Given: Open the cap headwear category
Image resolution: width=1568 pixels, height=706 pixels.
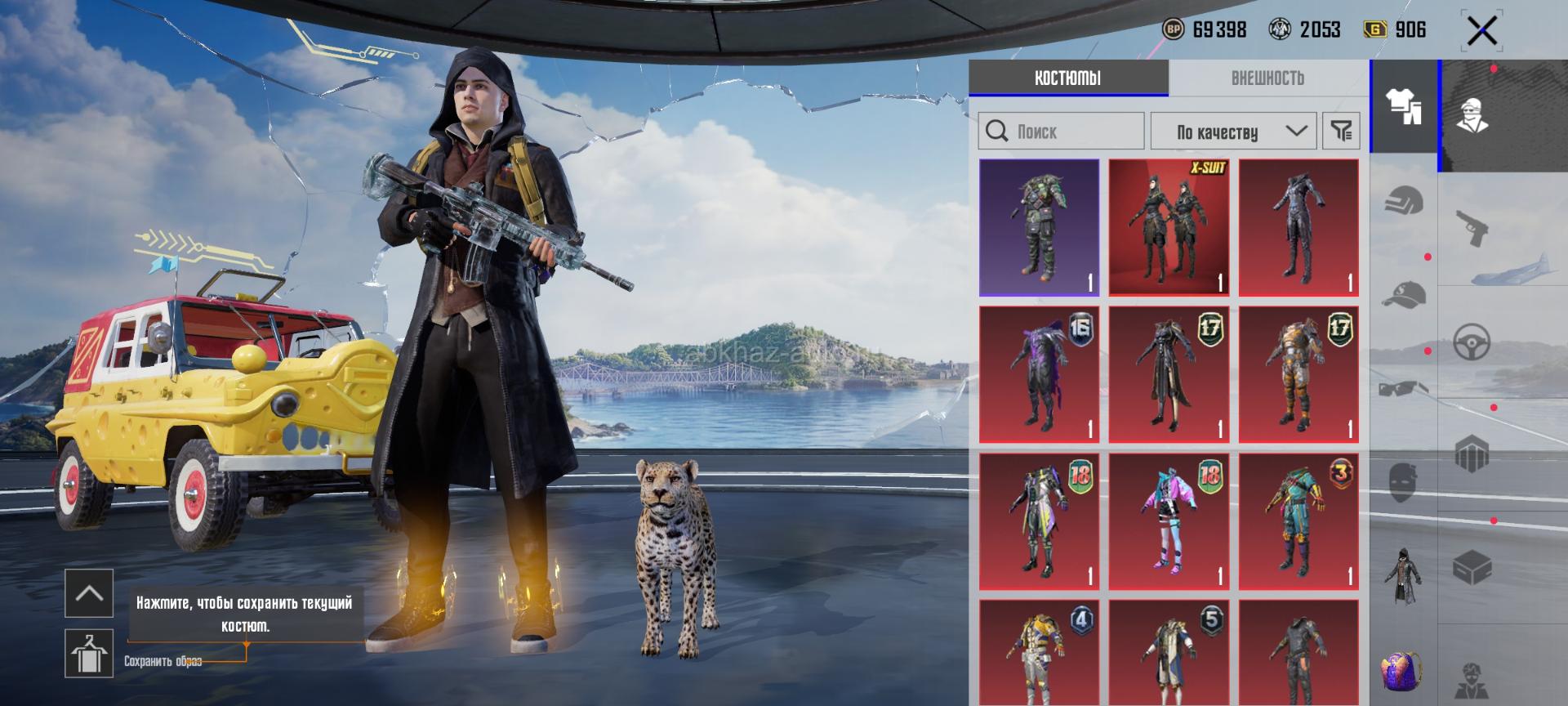Looking at the screenshot, I should click(1404, 294).
